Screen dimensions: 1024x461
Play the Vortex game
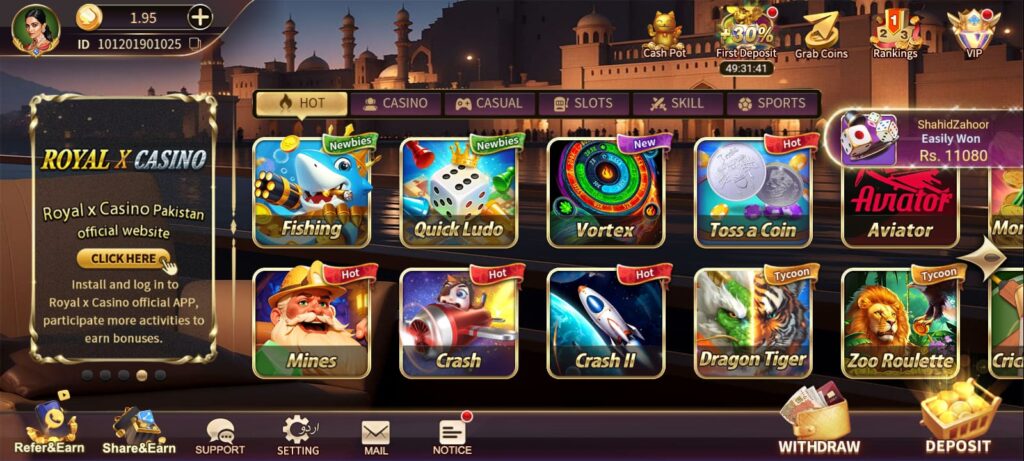coord(605,193)
